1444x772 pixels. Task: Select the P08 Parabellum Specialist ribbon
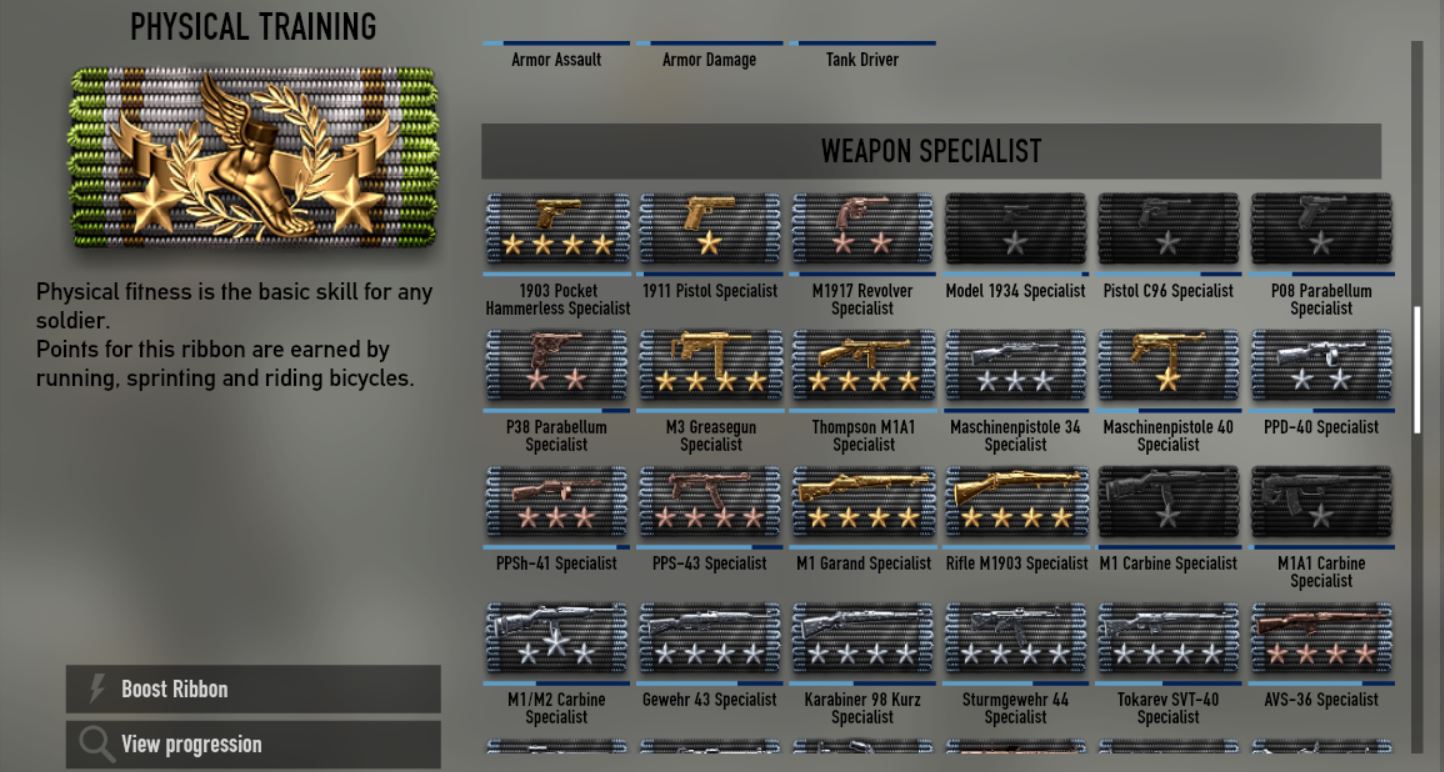point(1321,230)
